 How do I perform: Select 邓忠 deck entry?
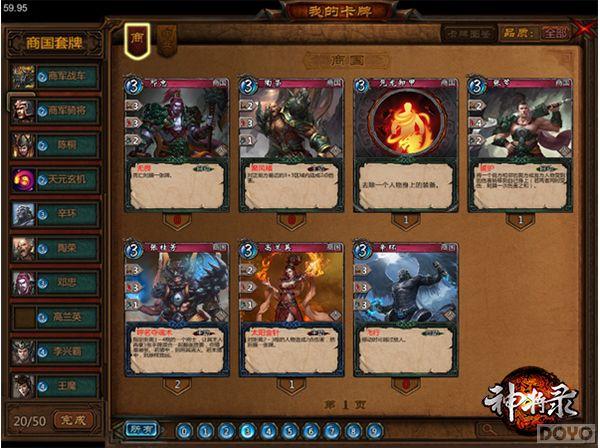tap(66, 283)
